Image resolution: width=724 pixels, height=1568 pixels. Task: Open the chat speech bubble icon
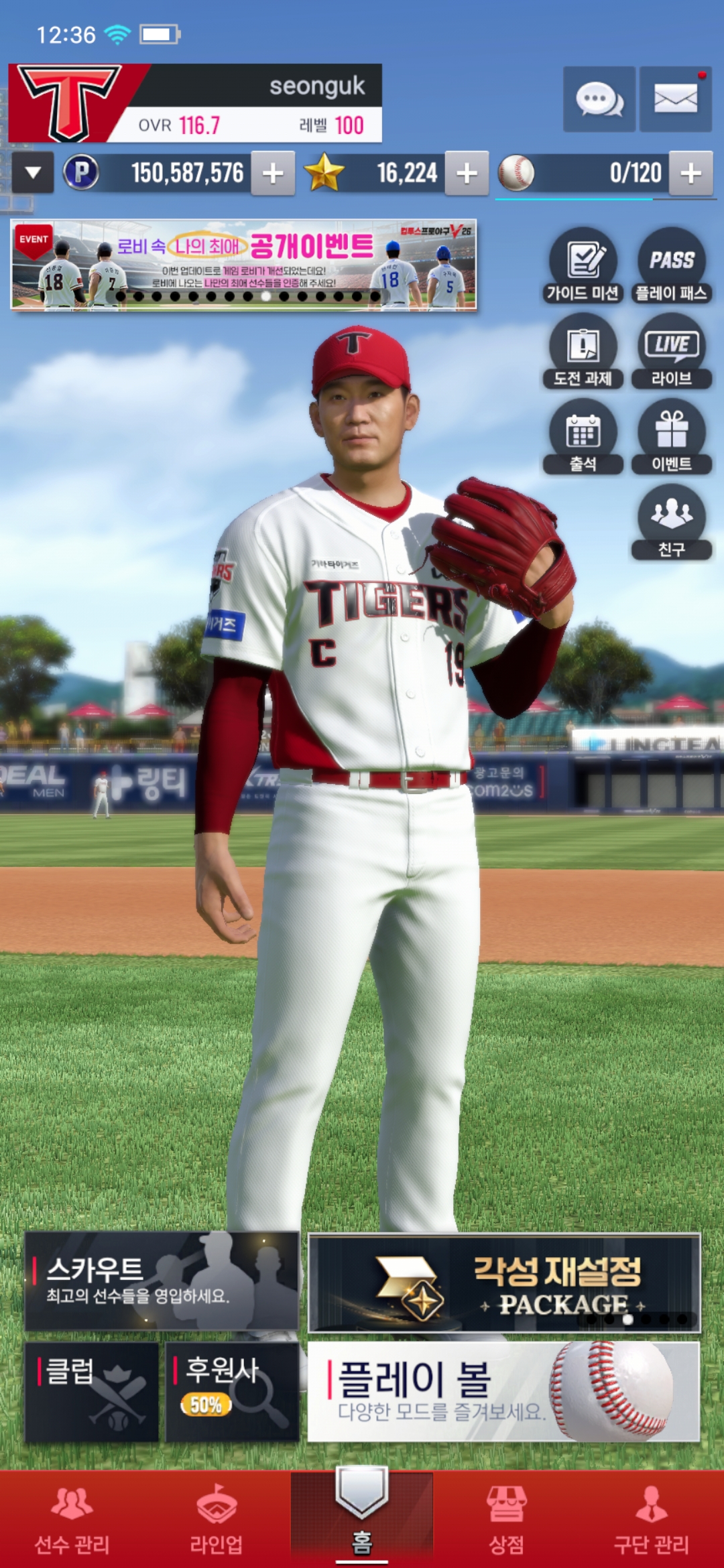pos(599,99)
